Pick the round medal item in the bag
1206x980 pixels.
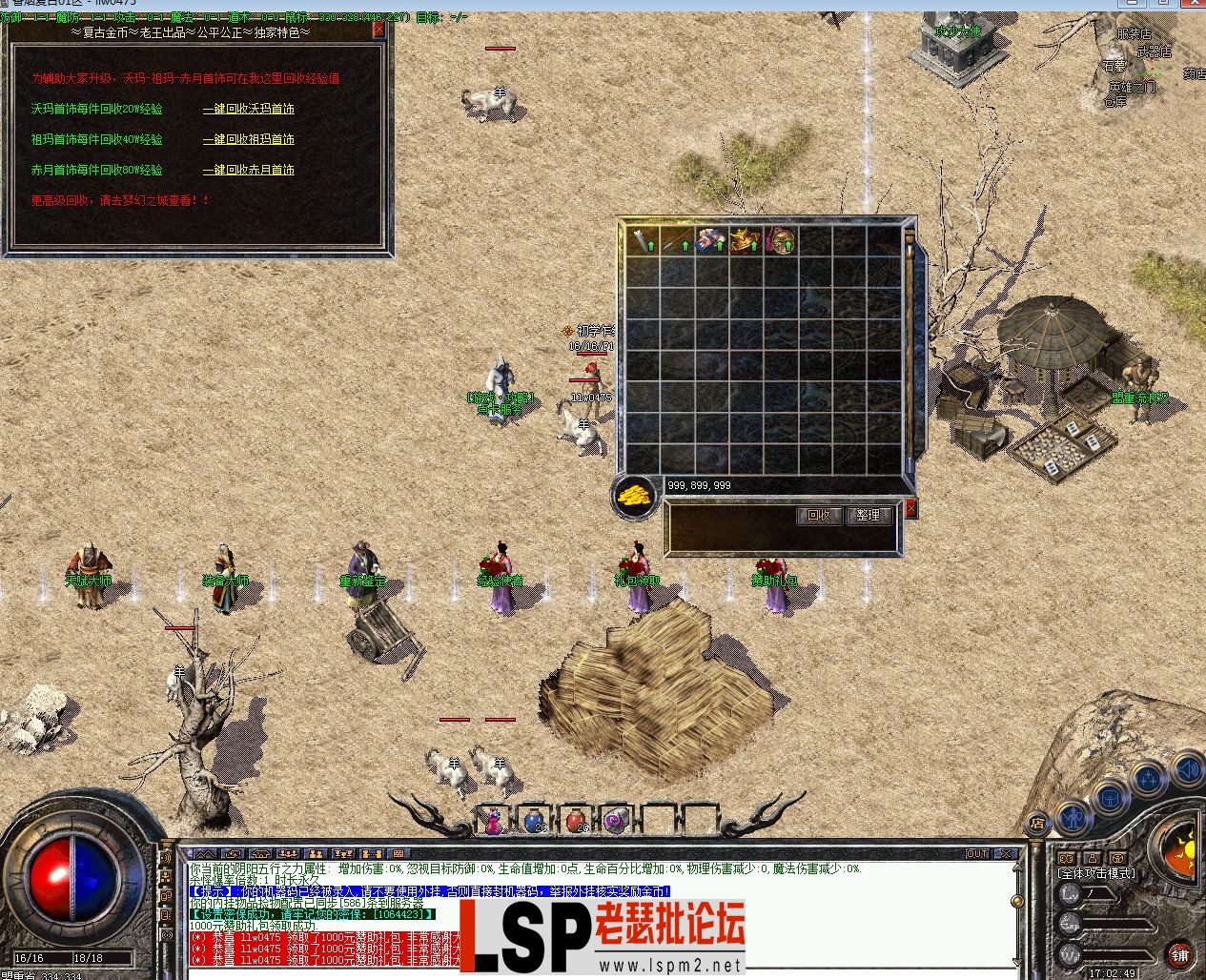click(x=781, y=241)
